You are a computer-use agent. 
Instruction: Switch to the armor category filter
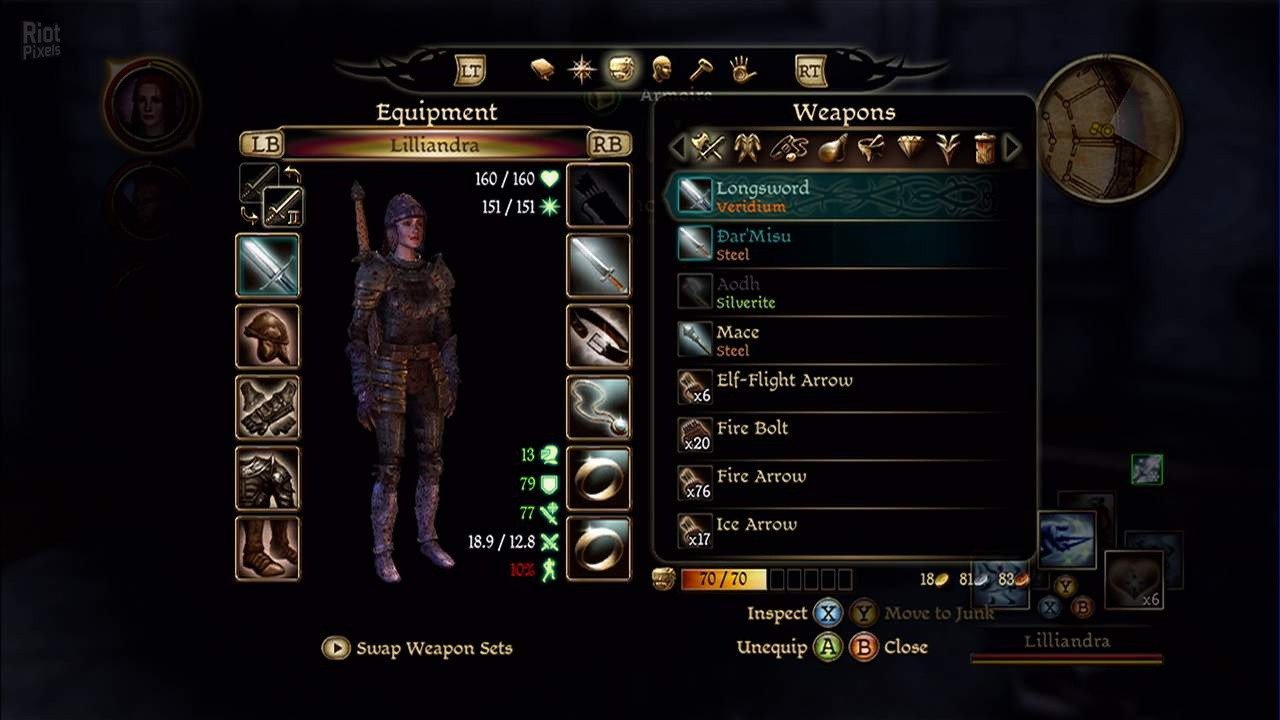745,148
